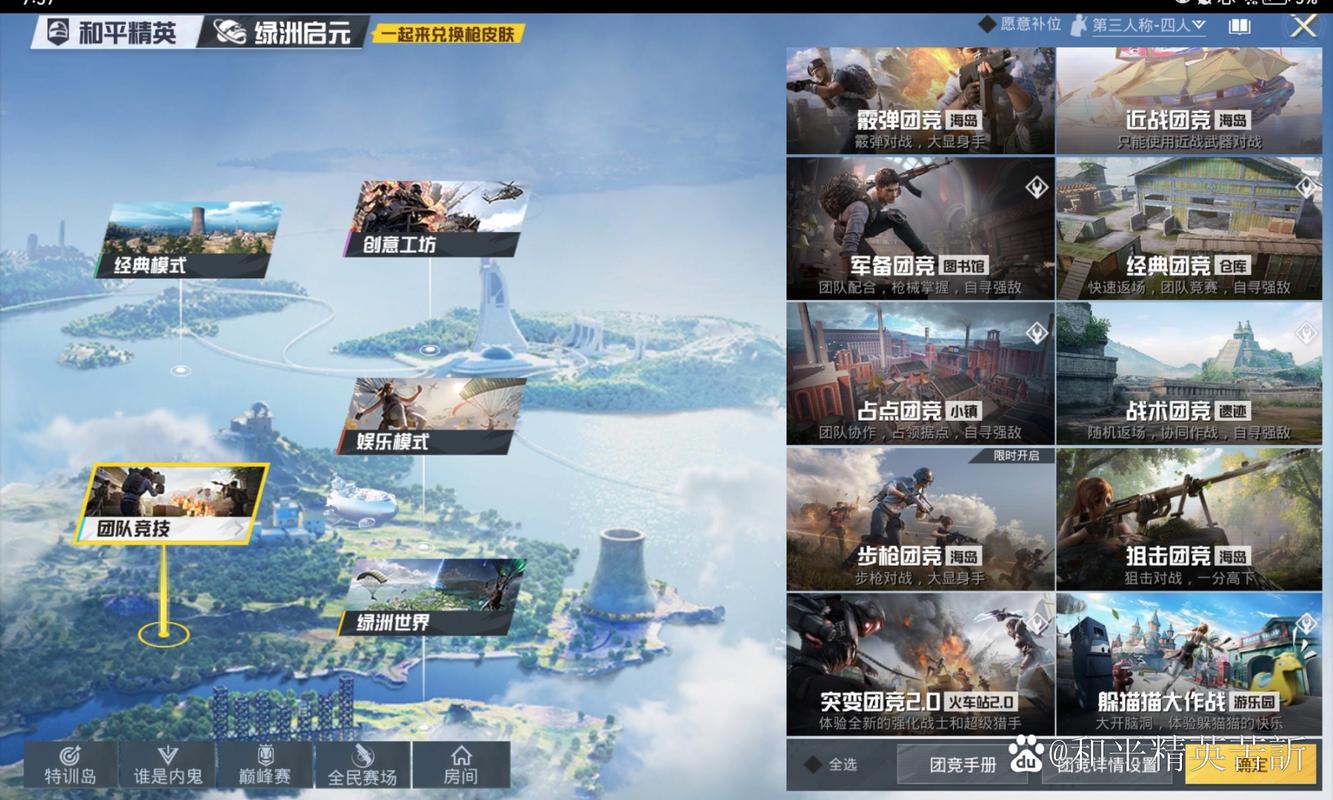Open the 谁是内鬼 mode icon

point(166,763)
